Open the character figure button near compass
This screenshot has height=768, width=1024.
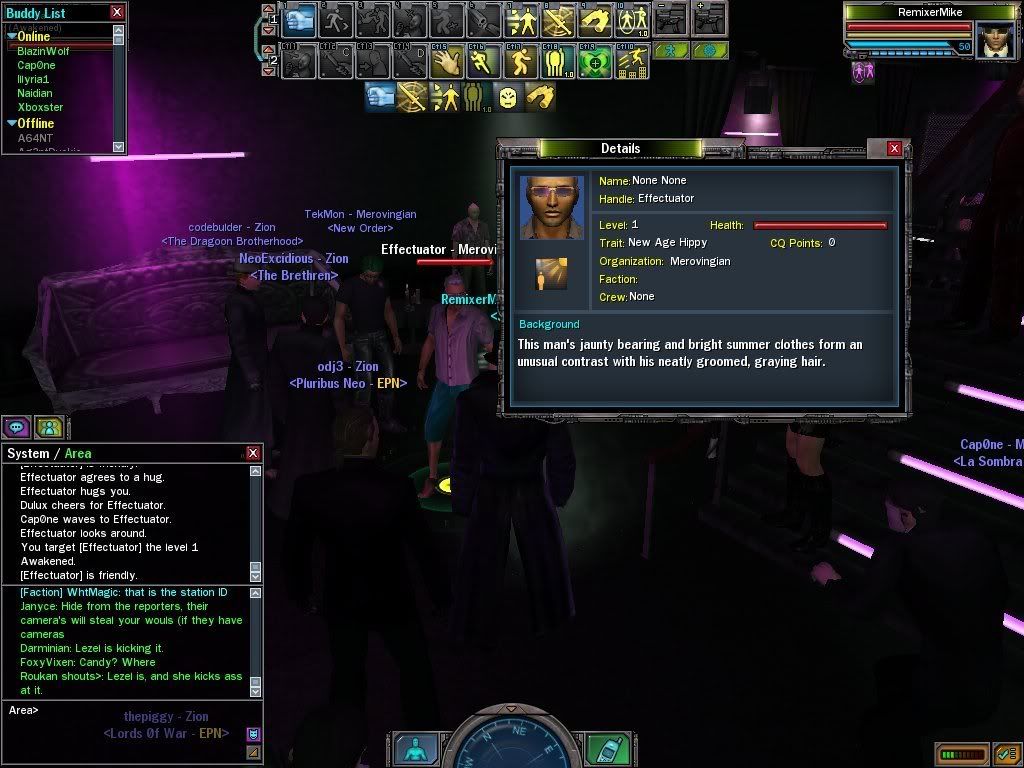tap(415, 748)
